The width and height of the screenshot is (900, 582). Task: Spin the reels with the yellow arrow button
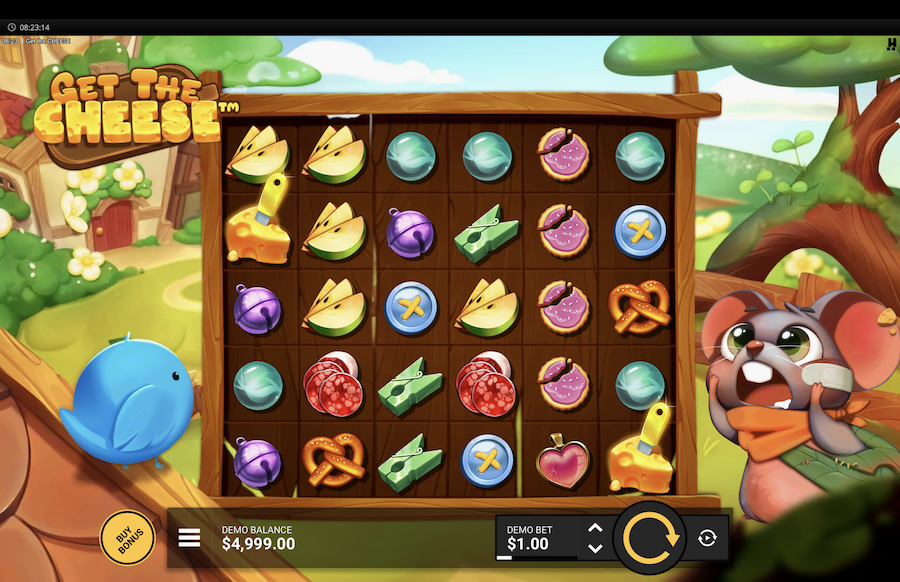[650, 538]
